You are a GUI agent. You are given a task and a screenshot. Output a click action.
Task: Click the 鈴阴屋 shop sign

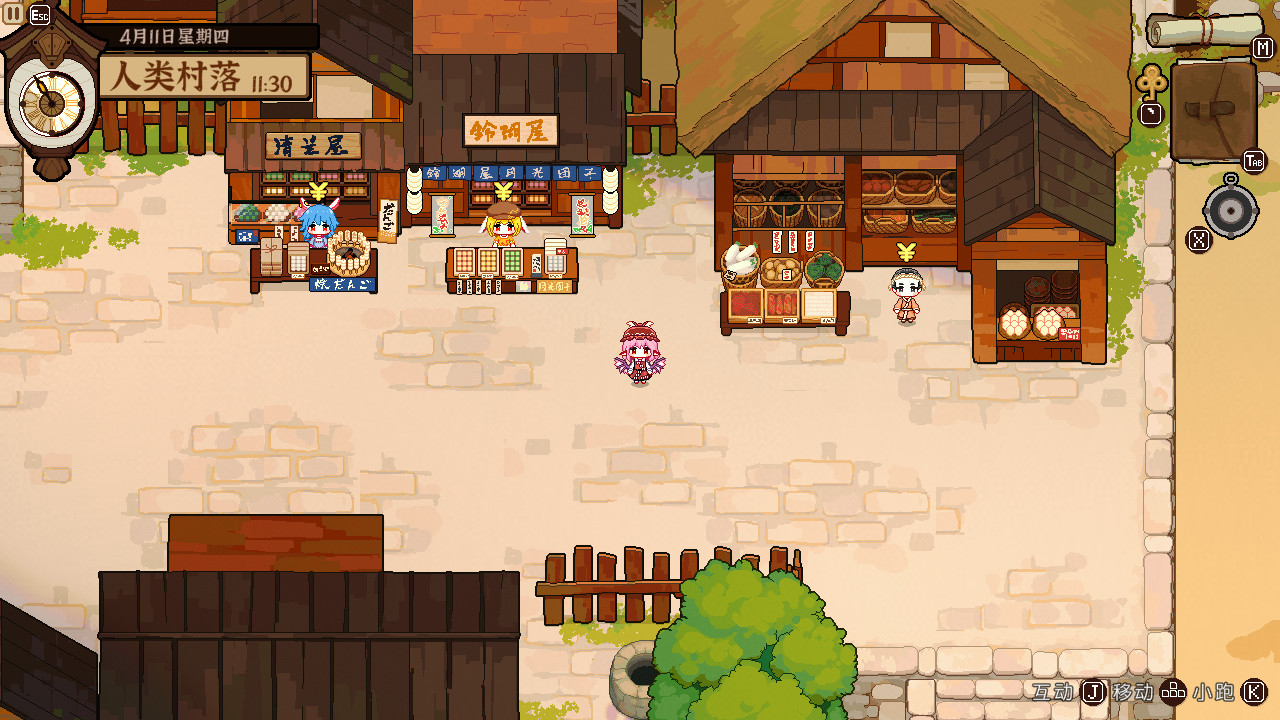[510, 130]
